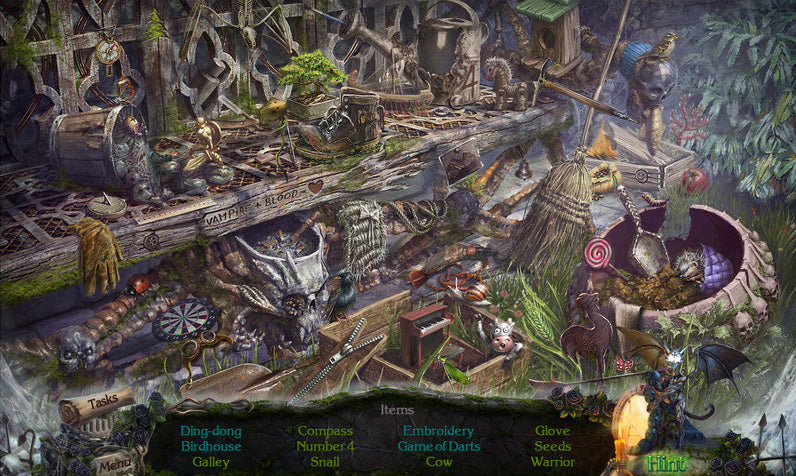Use the Hint button
This screenshot has height=476, width=796.
point(664,462)
